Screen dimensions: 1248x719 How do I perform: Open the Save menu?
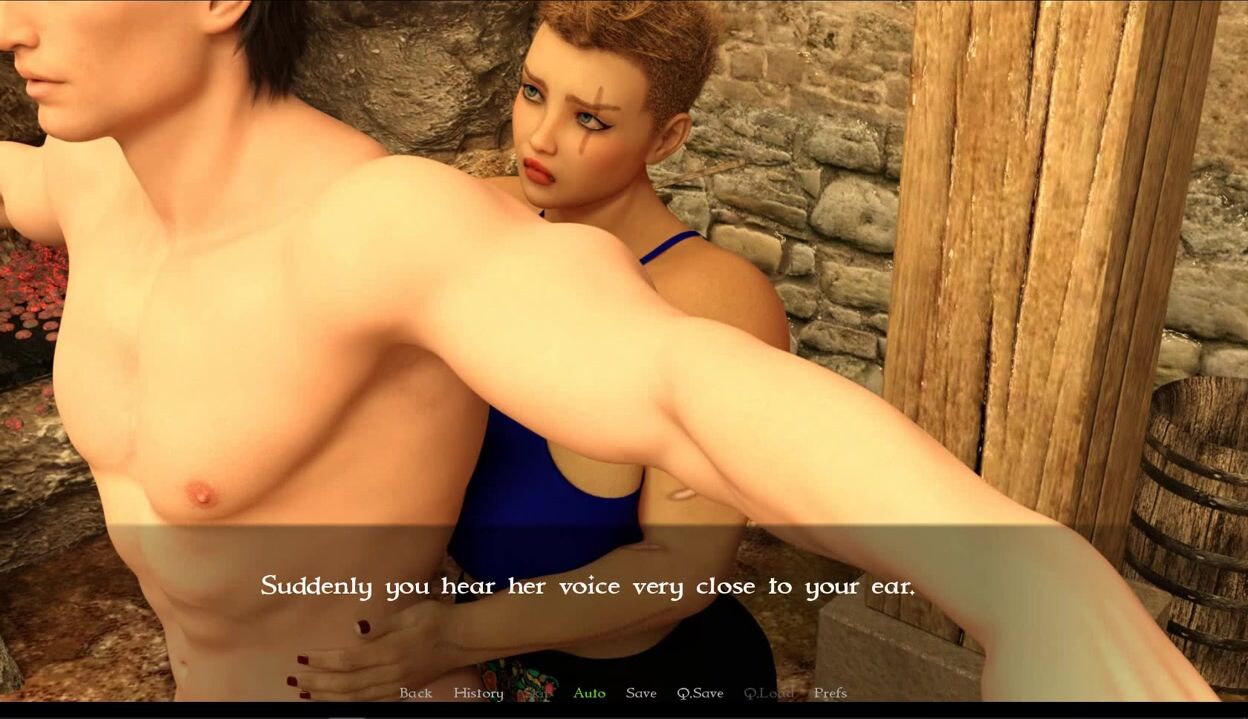(x=641, y=693)
